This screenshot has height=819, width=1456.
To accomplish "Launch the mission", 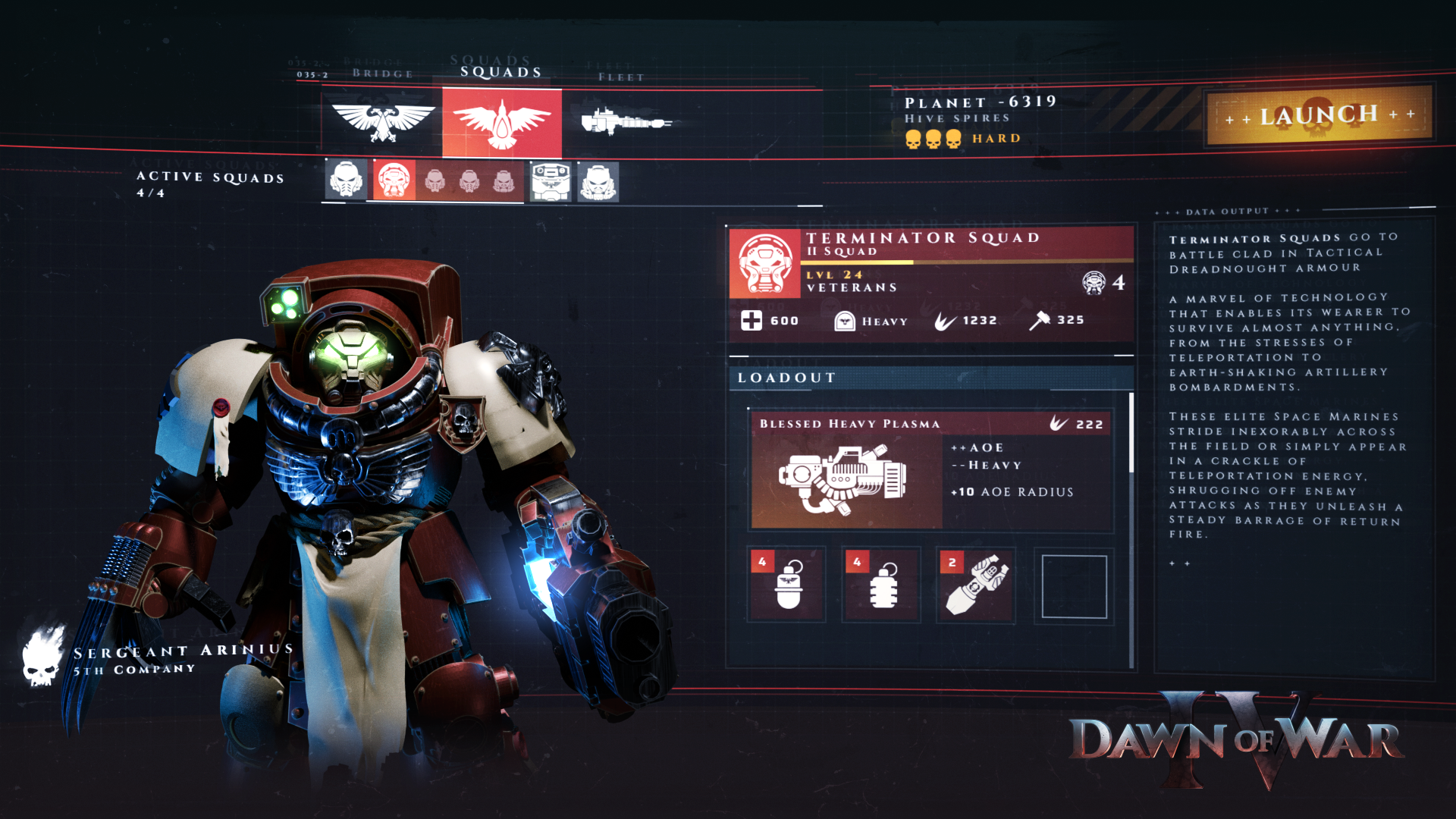I will 1319,115.
